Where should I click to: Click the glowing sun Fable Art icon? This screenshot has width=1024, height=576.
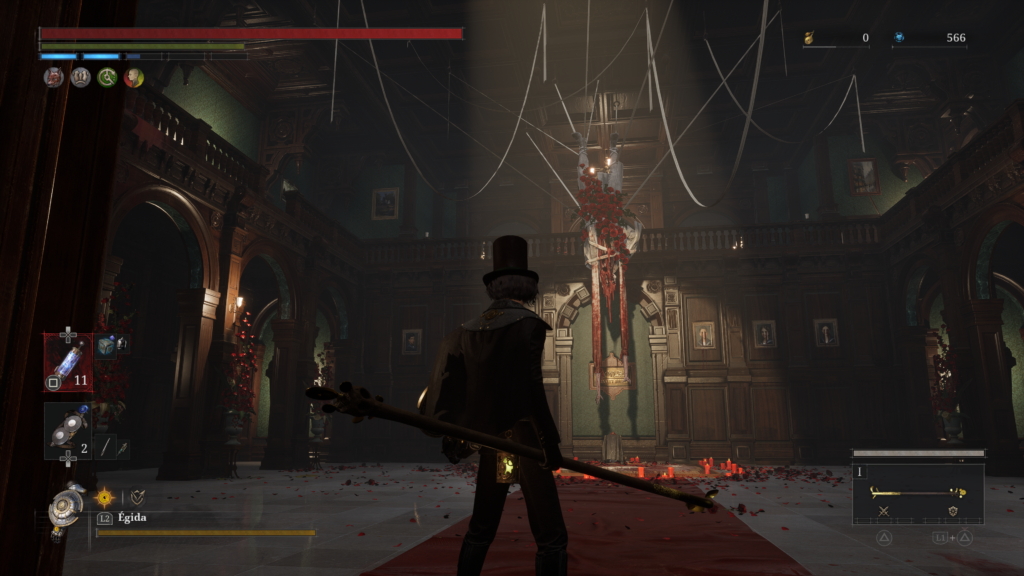click(104, 496)
